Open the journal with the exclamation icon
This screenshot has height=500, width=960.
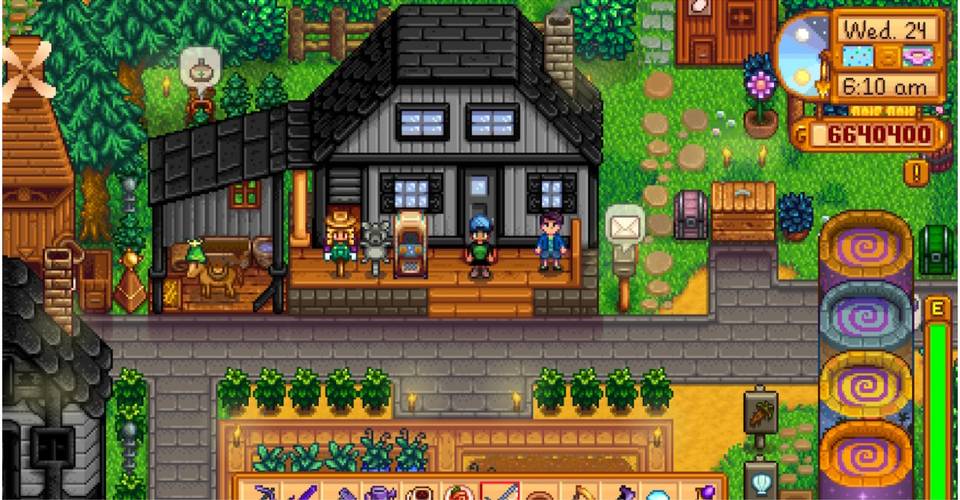916,172
